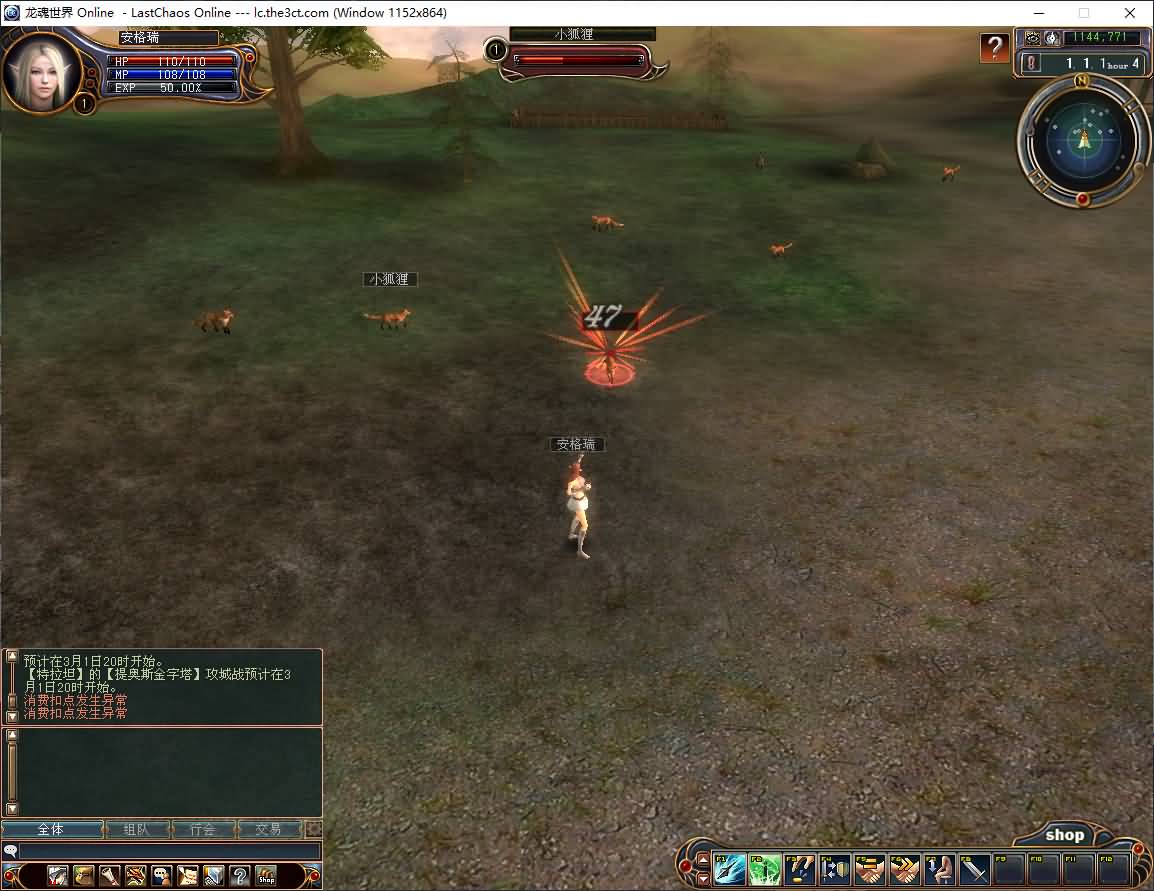This screenshot has width=1154, height=891.
Task: Activate the F8 sword attack slot
Action: (x=974, y=869)
